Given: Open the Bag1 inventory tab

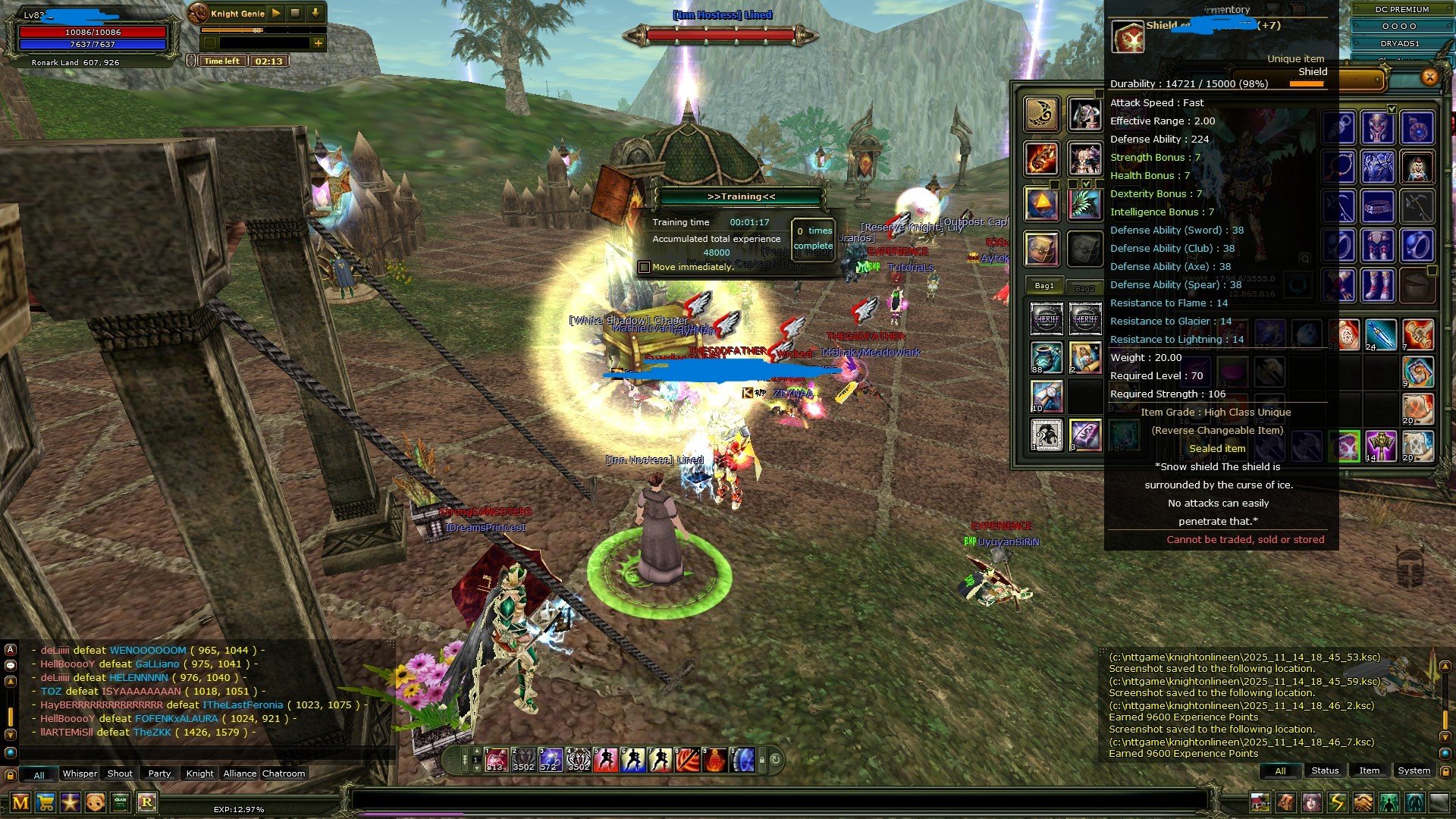Looking at the screenshot, I should (1044, 286).
